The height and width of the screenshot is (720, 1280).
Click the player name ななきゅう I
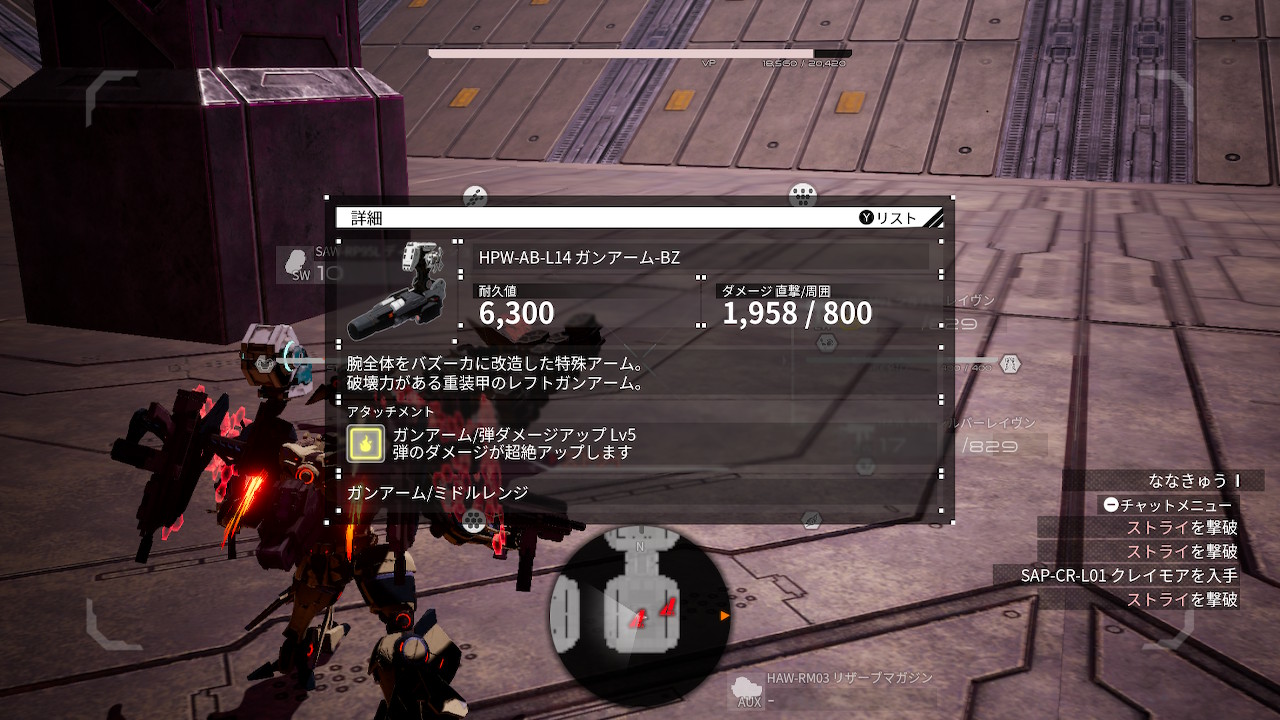[x=1195, y=481]
